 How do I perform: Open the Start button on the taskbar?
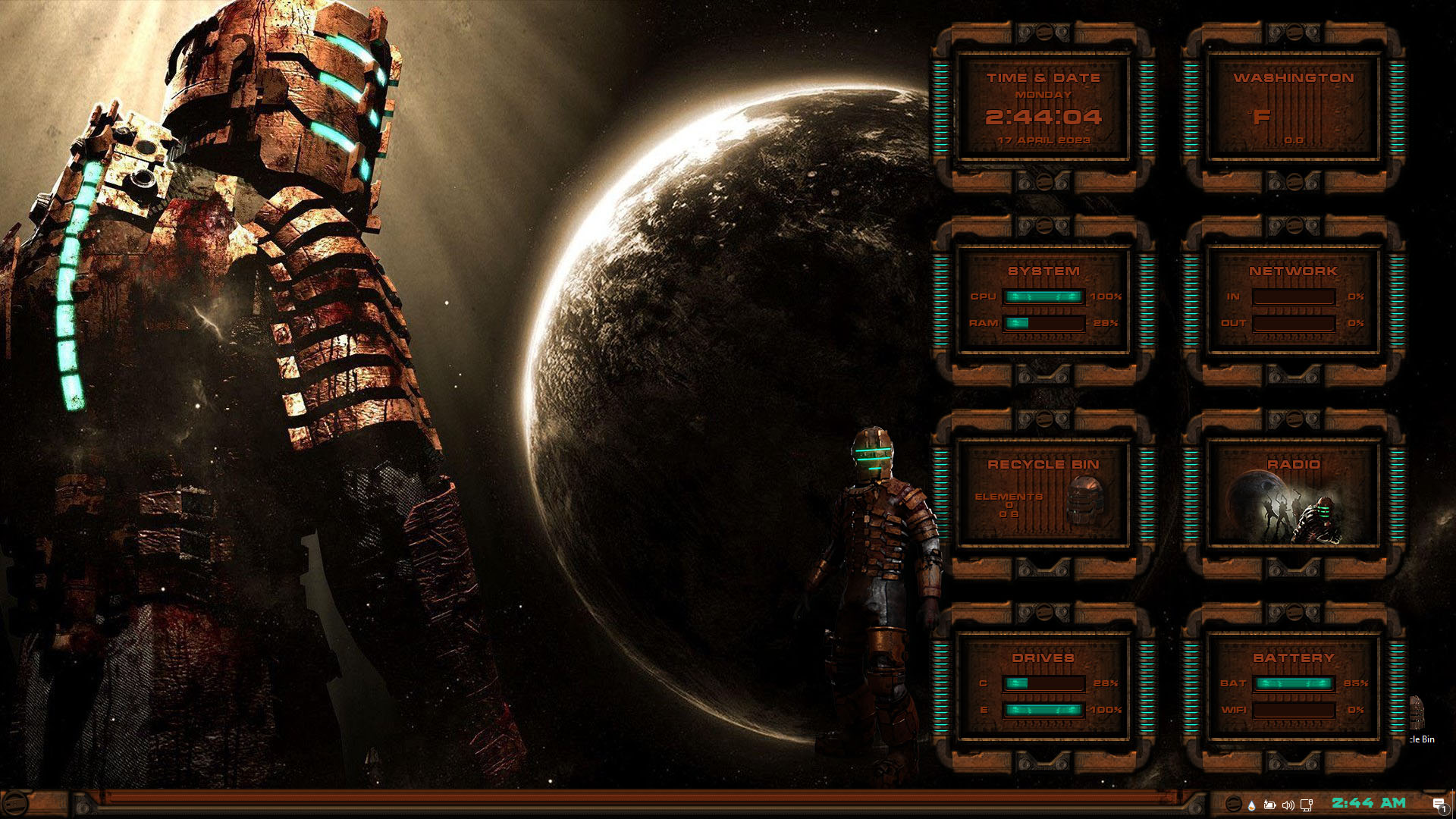coord(15,804)
